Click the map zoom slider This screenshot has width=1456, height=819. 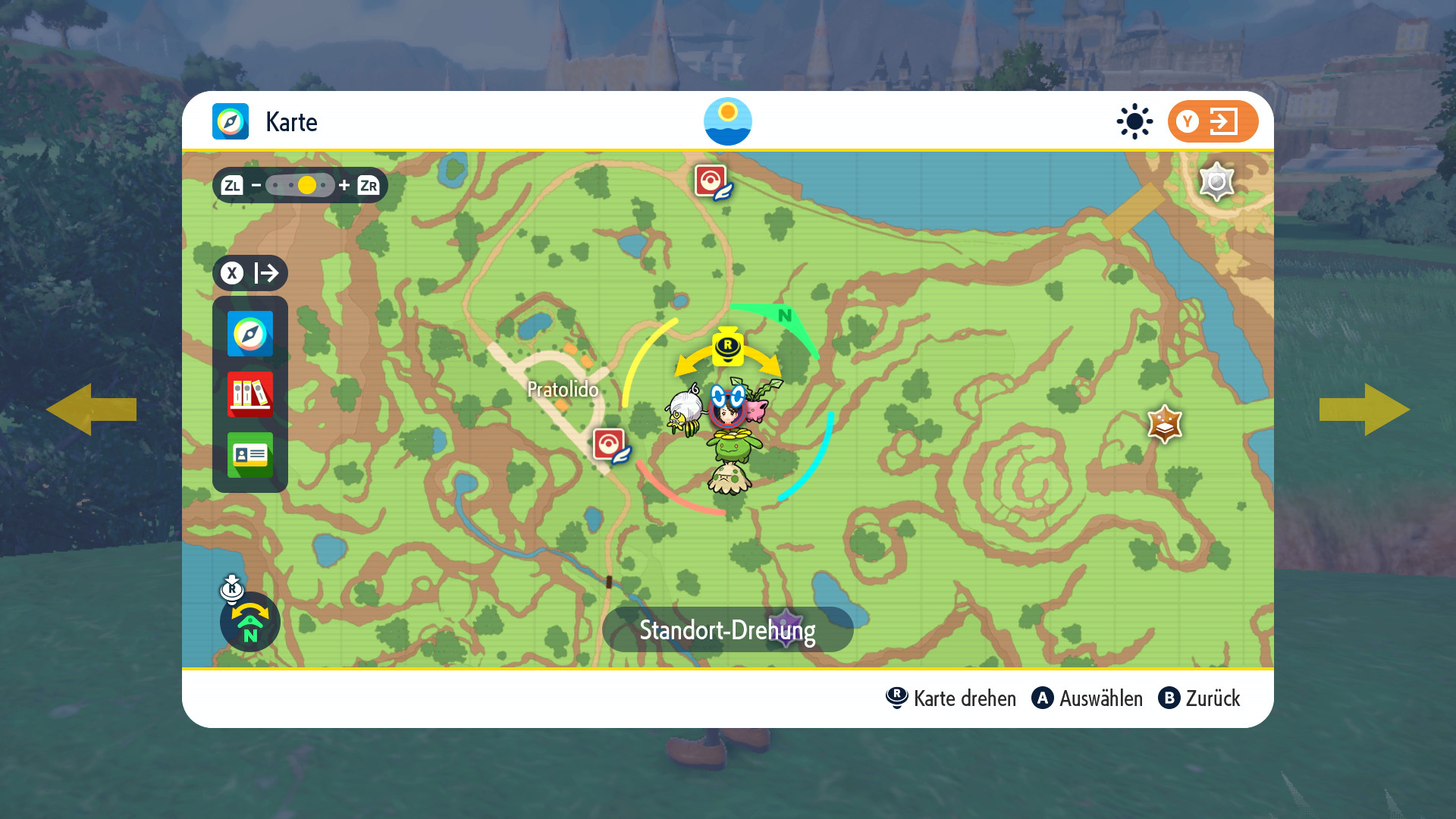300,185
